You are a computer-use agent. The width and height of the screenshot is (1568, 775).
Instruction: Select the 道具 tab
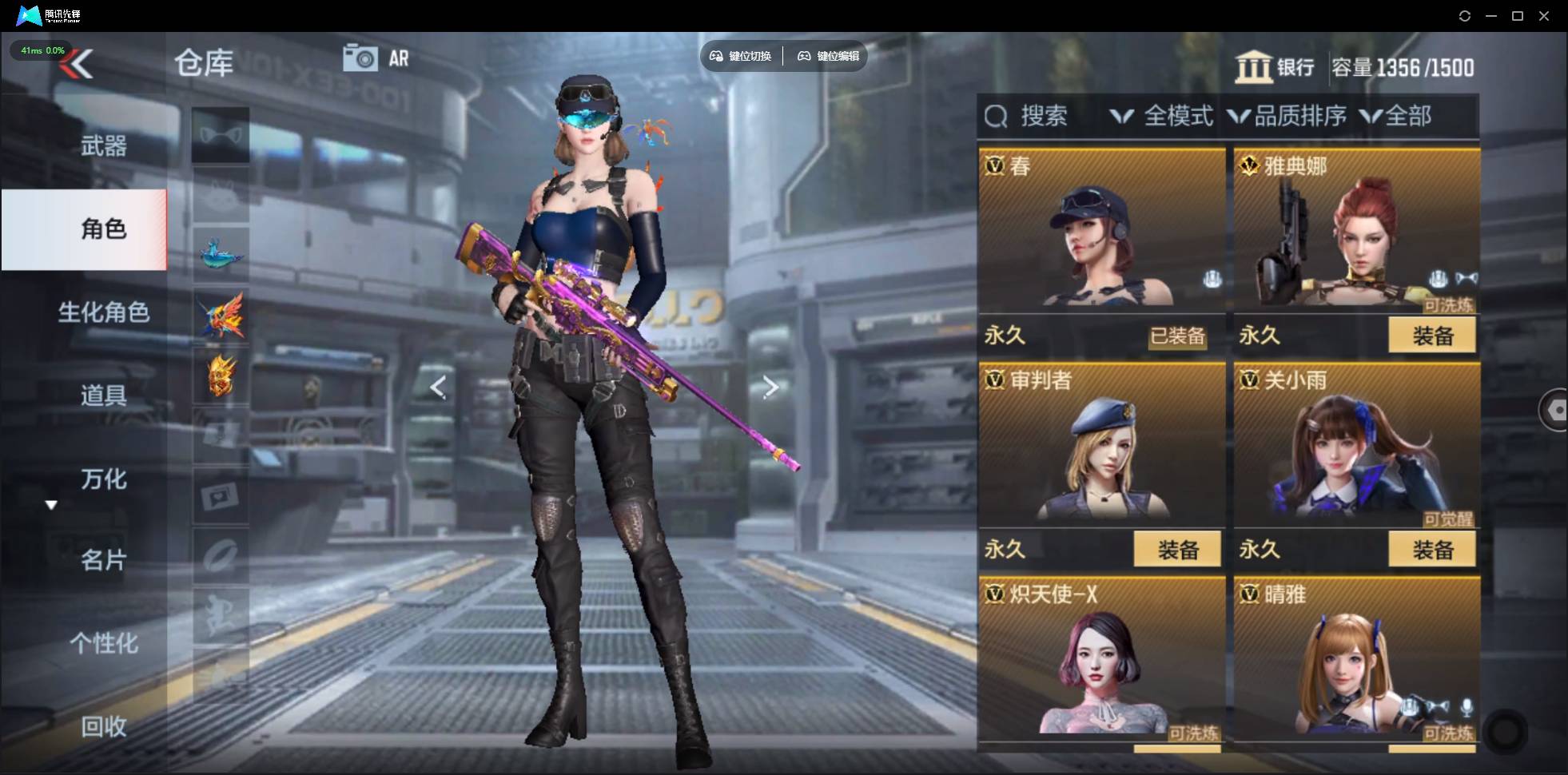[103, 395]
